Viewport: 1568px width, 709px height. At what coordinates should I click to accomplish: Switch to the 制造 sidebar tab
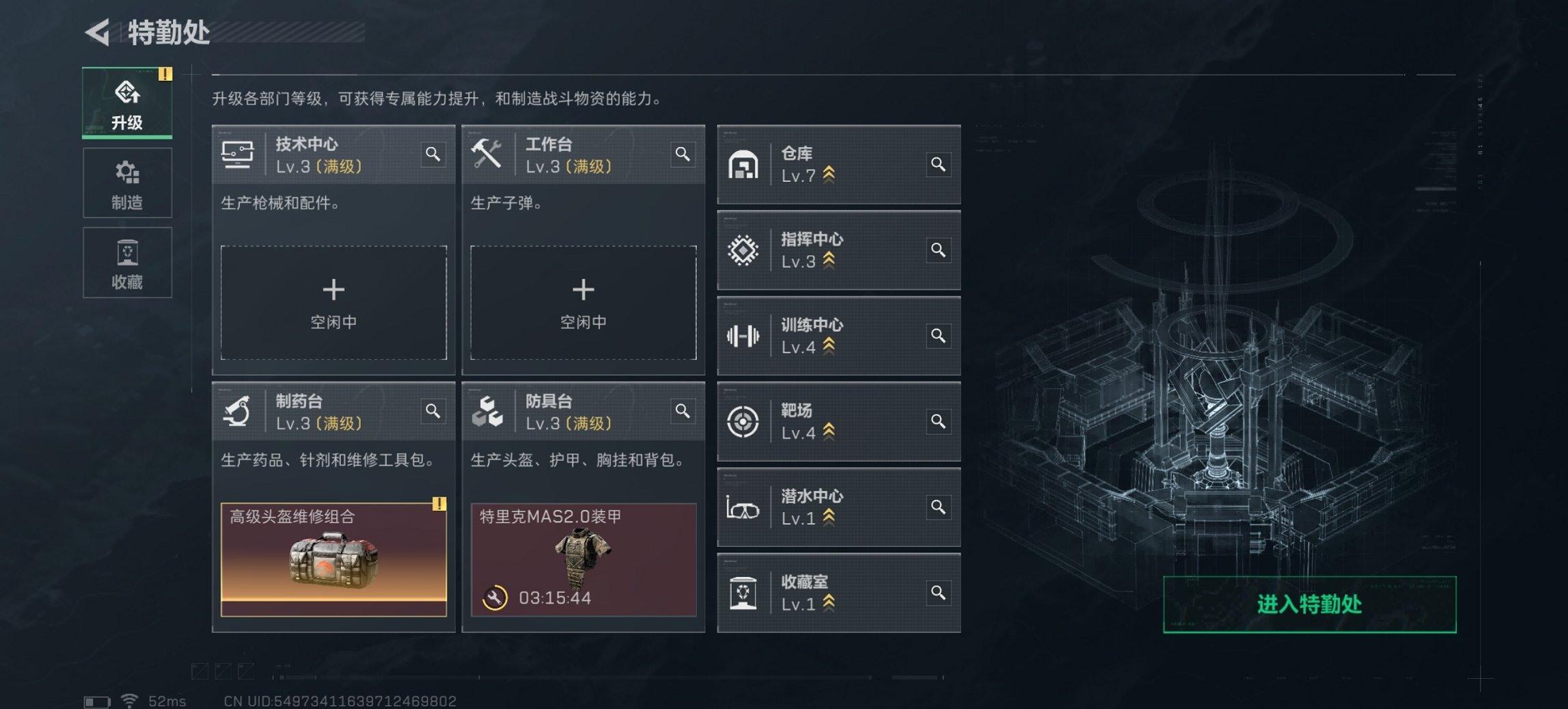(x=127, y=183)
